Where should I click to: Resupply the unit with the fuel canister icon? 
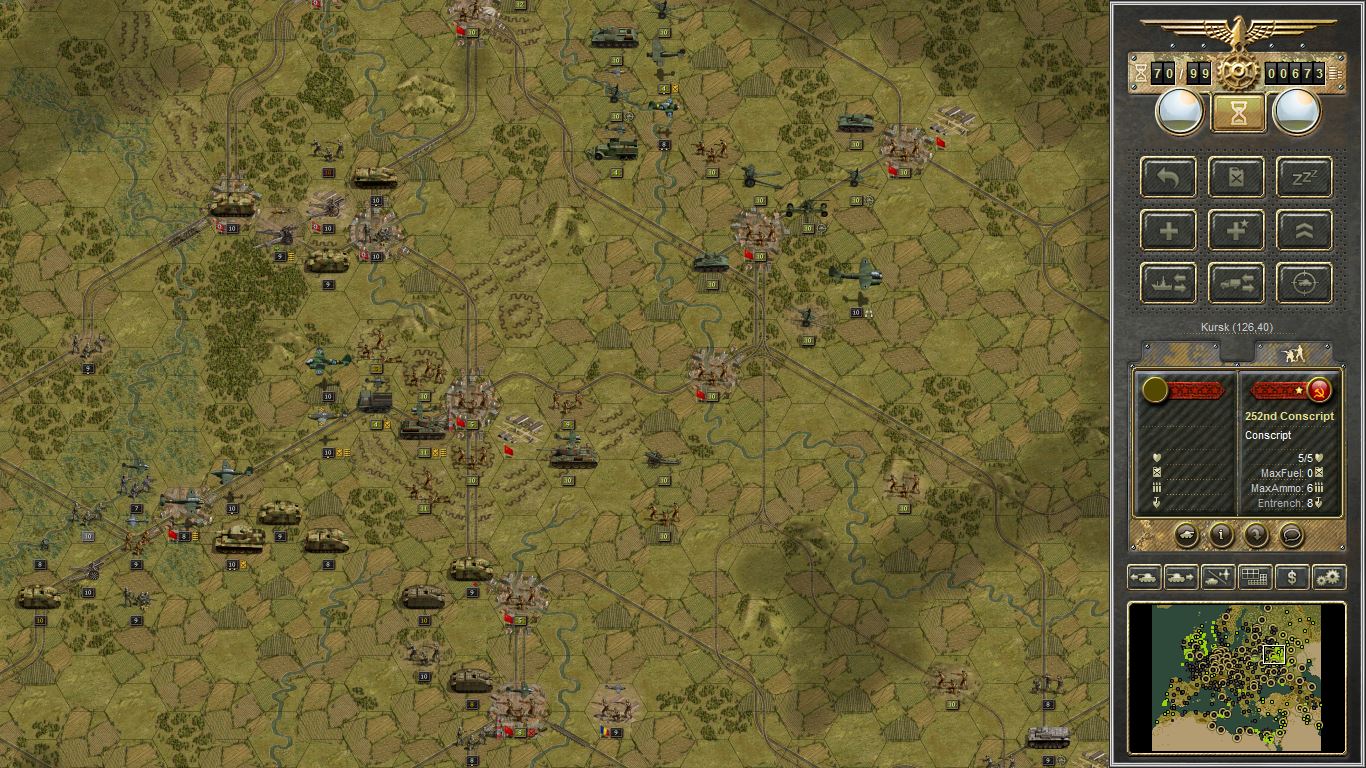tap(1236, 177)
